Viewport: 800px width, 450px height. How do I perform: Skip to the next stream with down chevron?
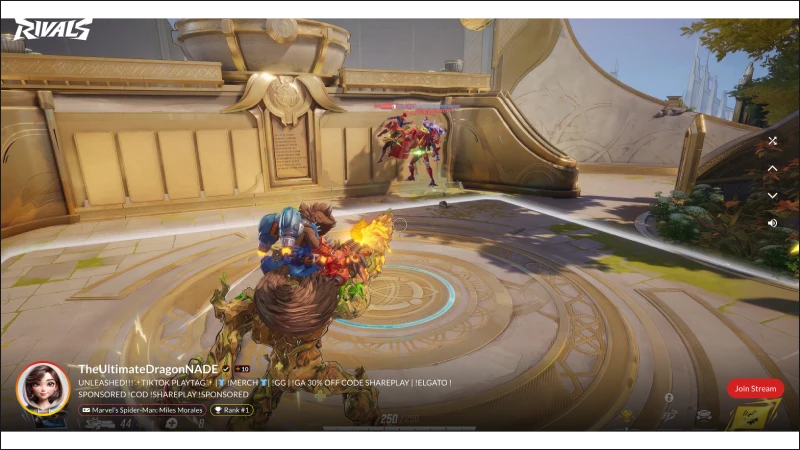[x=772, y=196]
